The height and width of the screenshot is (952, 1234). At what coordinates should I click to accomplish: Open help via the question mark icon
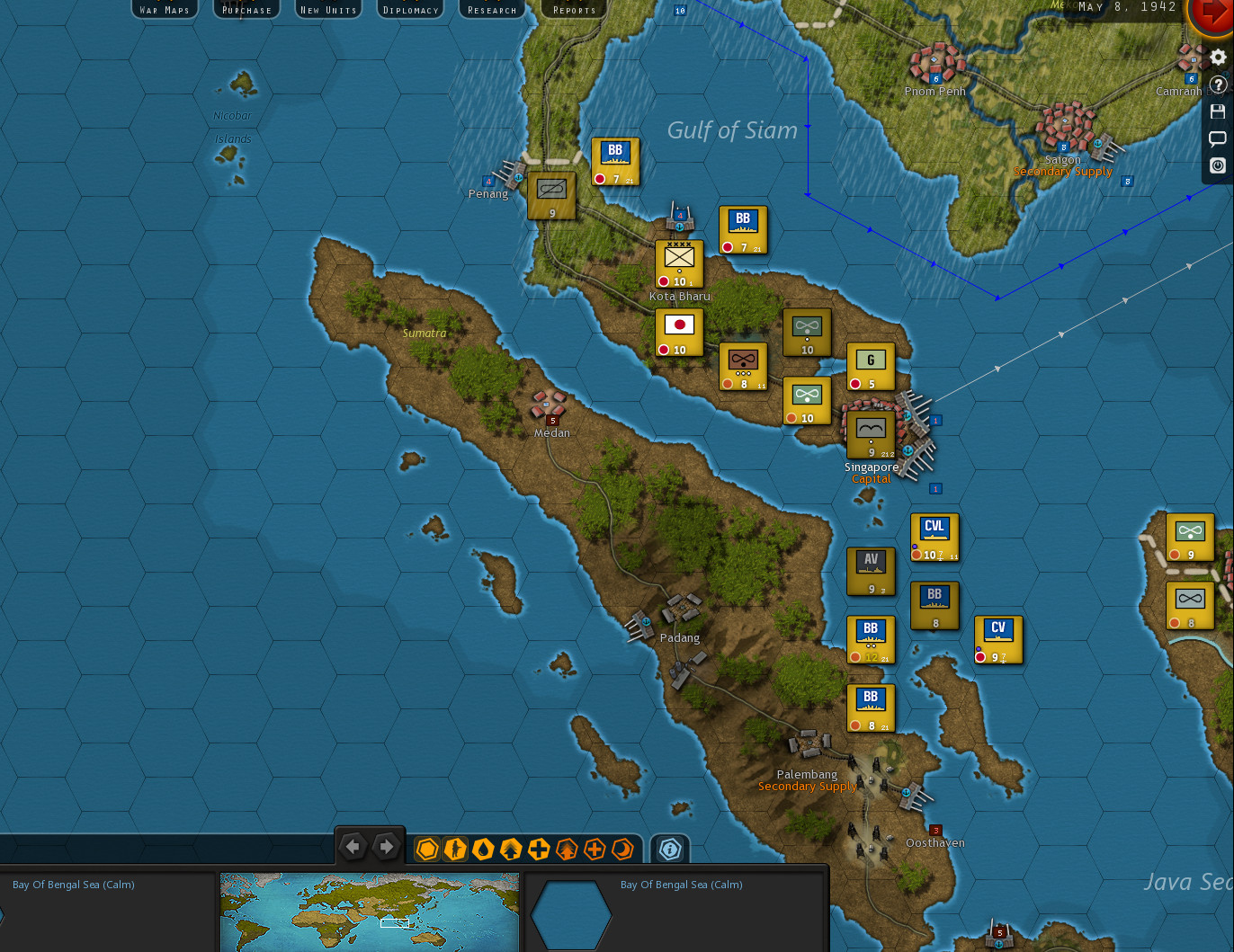coord(1218,84)
